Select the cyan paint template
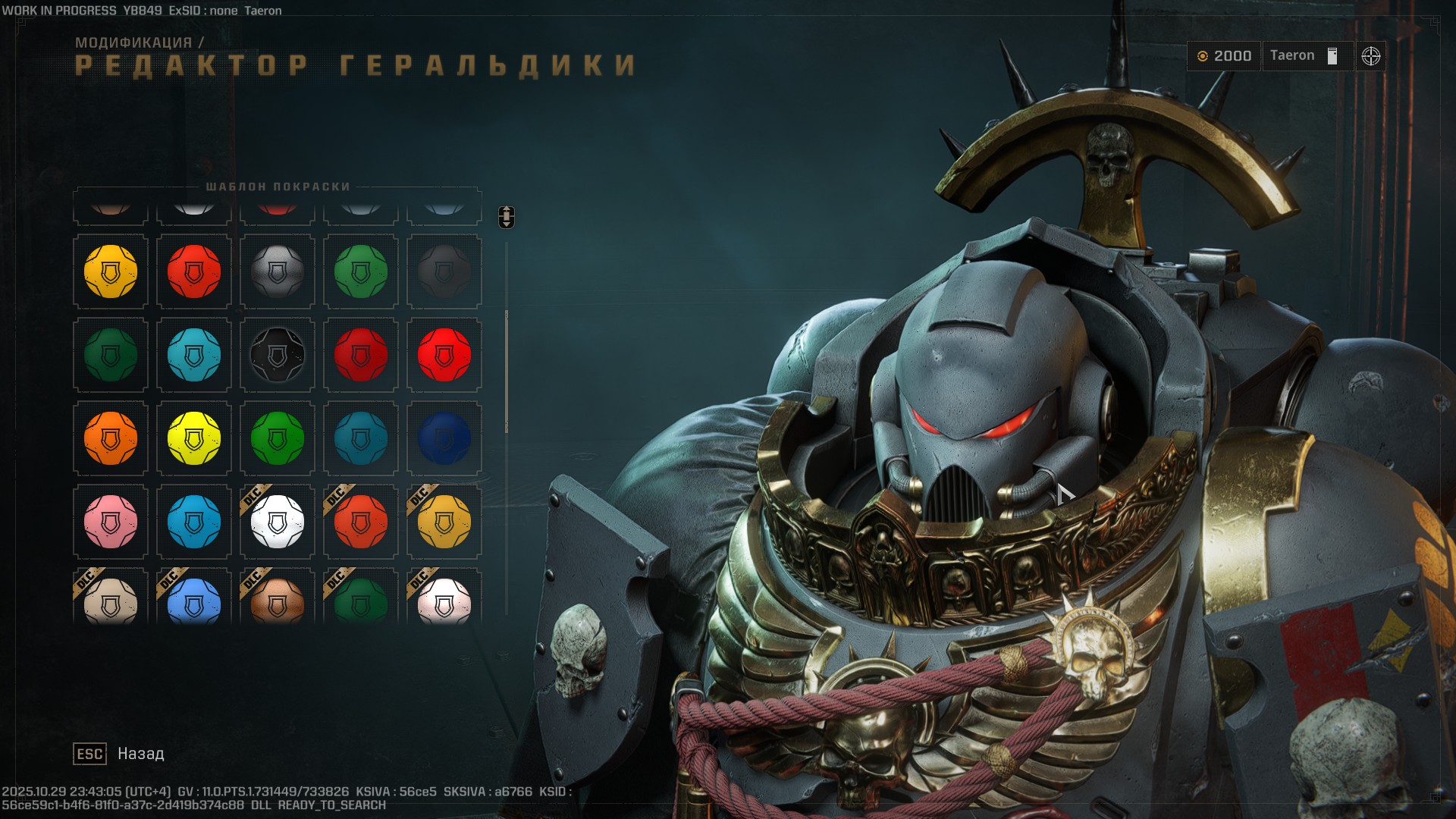The image size is (1456, 819). coord(193,355)
